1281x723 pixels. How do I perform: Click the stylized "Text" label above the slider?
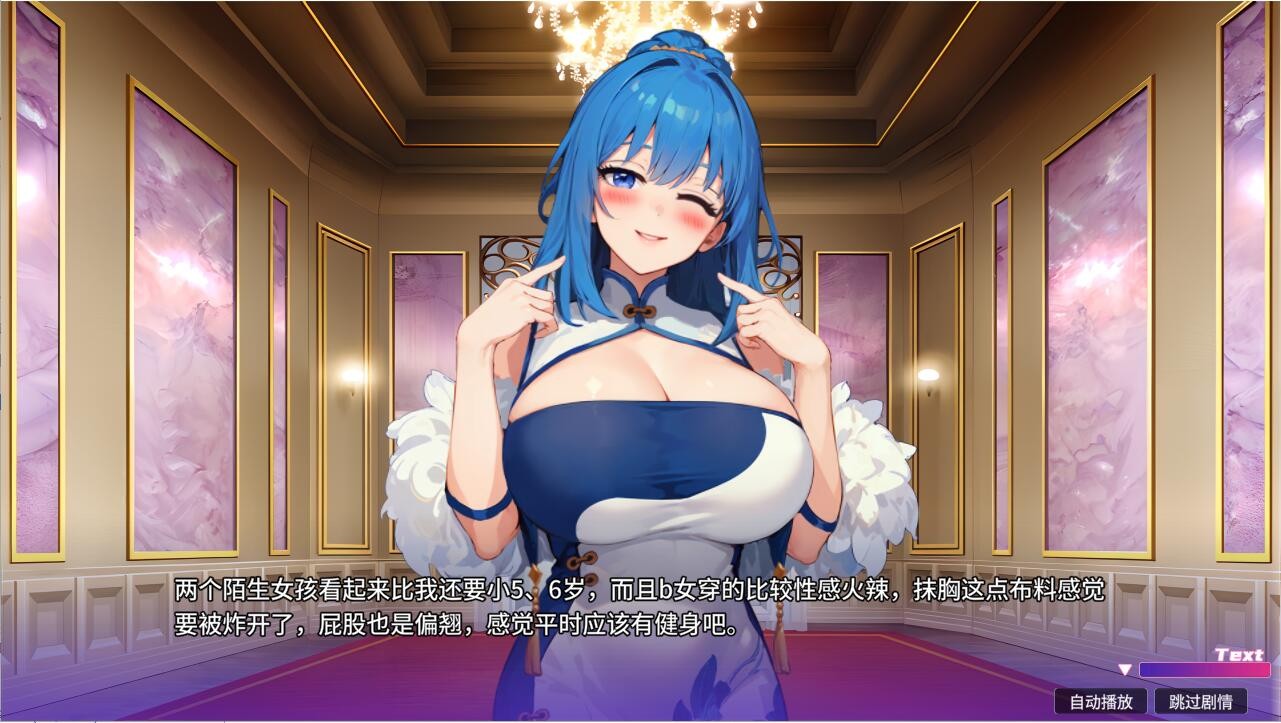pos(1237,655)
